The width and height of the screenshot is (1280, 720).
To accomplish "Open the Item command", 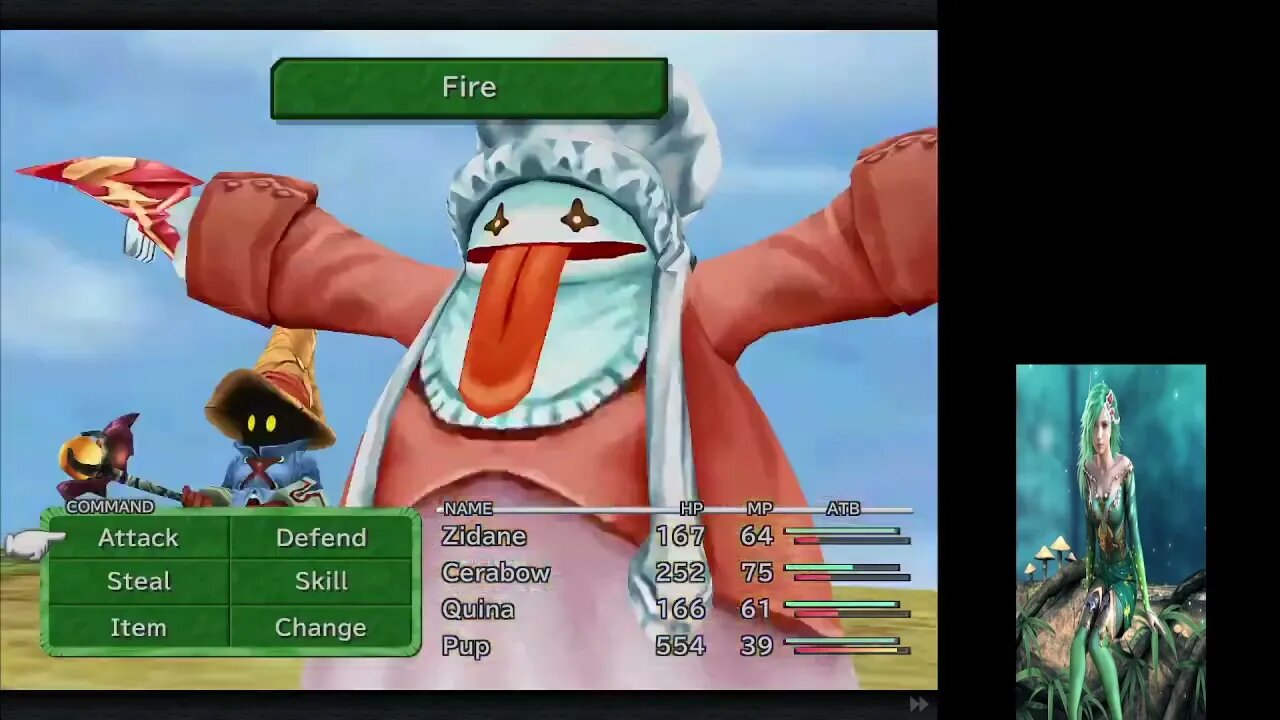I will coord(138,627).
